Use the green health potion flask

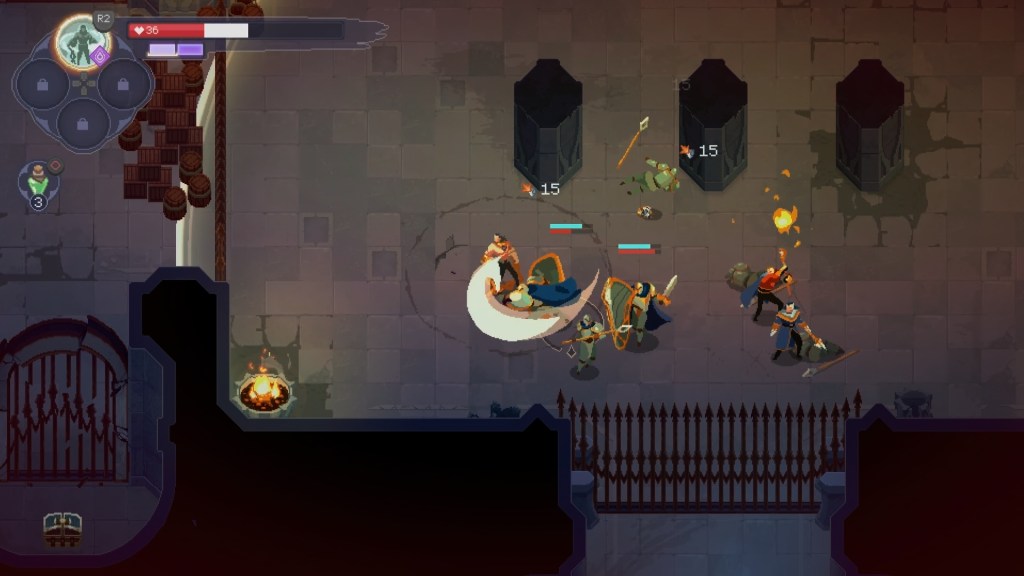38,181
